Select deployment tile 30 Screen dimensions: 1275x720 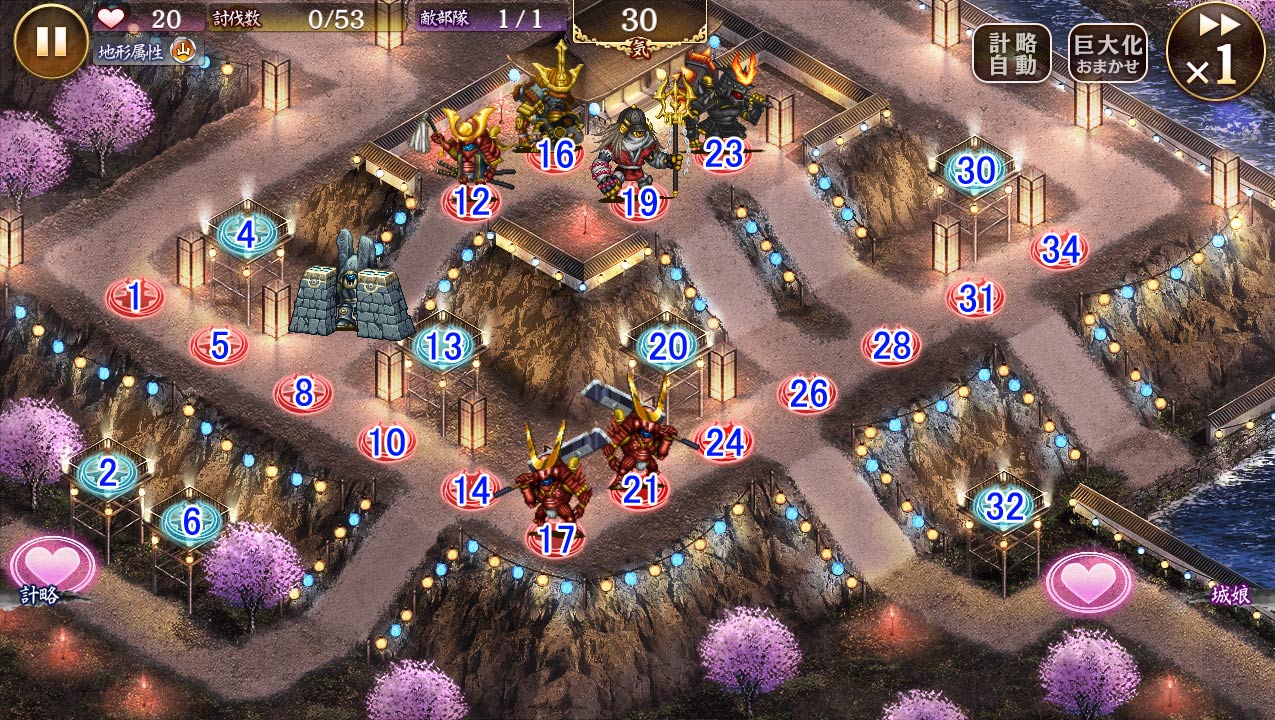click(x=975, y=171)
